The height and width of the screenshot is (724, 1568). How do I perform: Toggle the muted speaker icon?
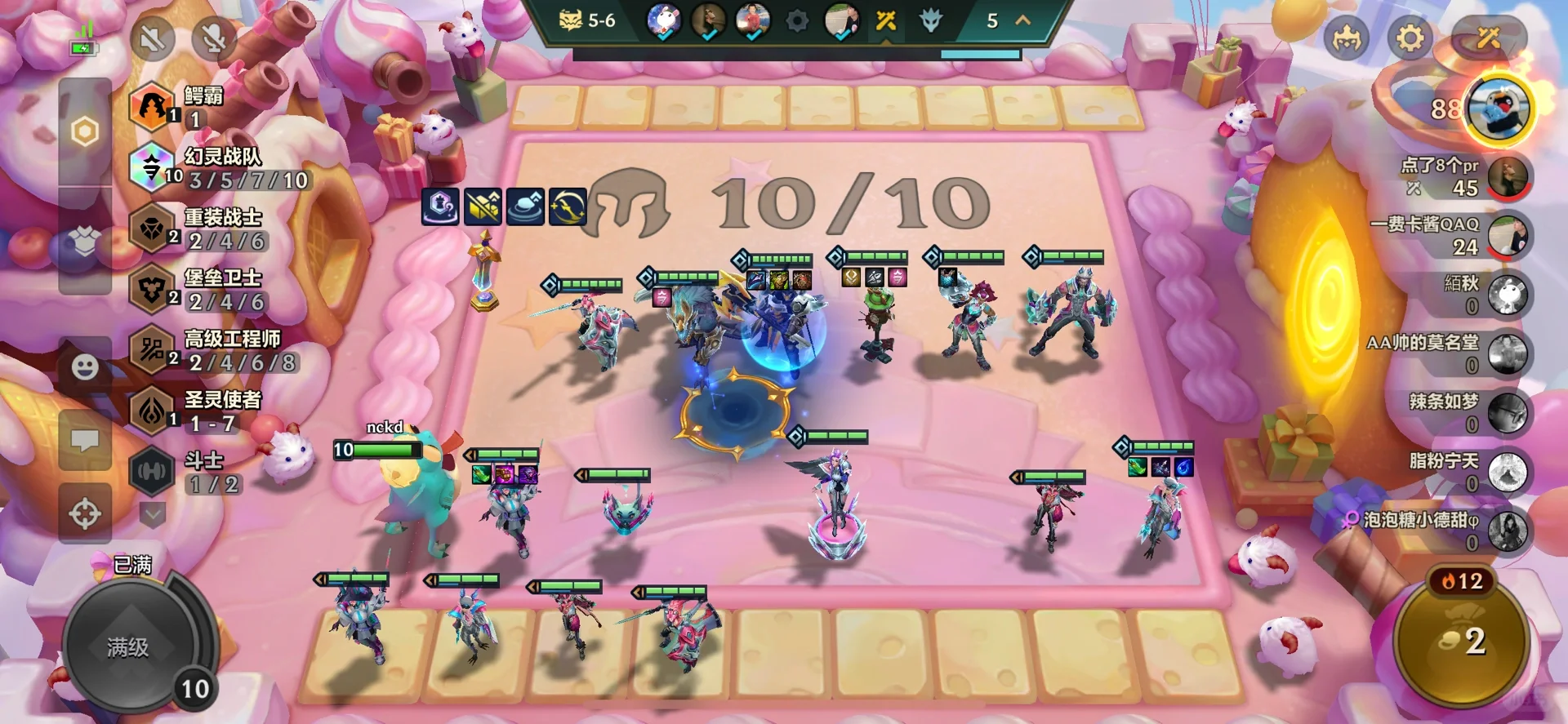153,38
